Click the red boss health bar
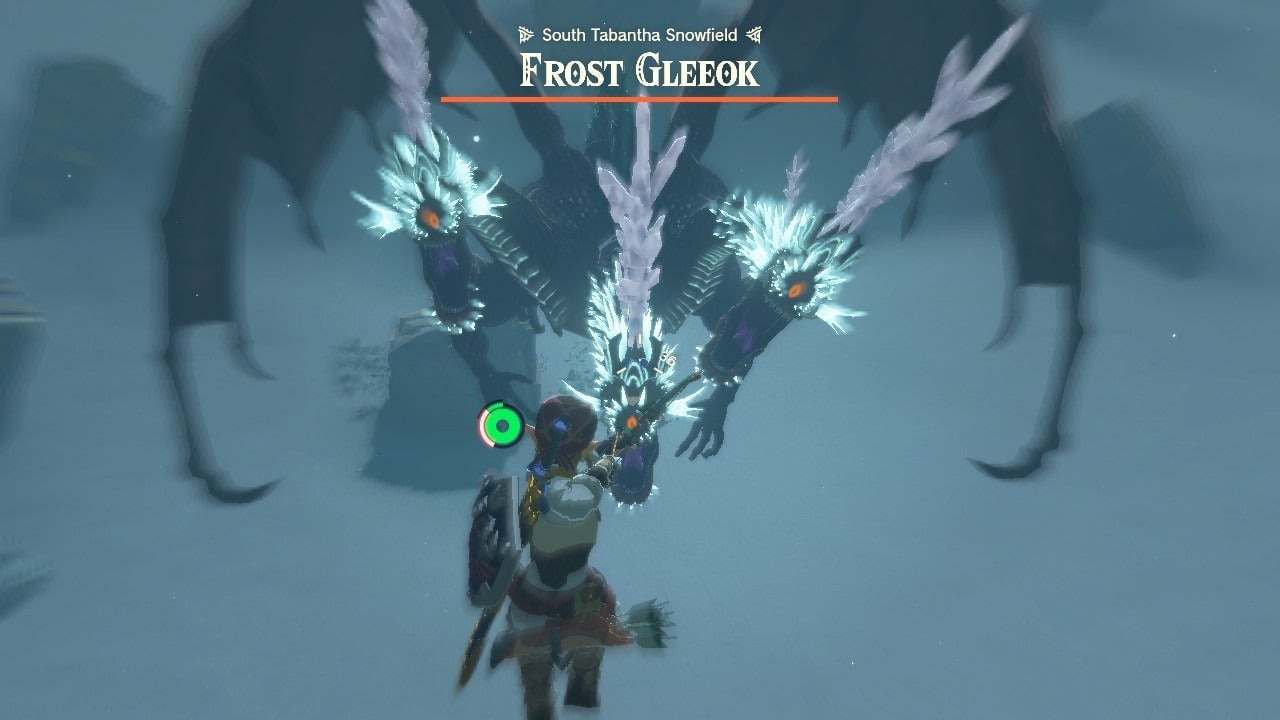This screenshot has width=1280, height=720. tap(638, 99)
